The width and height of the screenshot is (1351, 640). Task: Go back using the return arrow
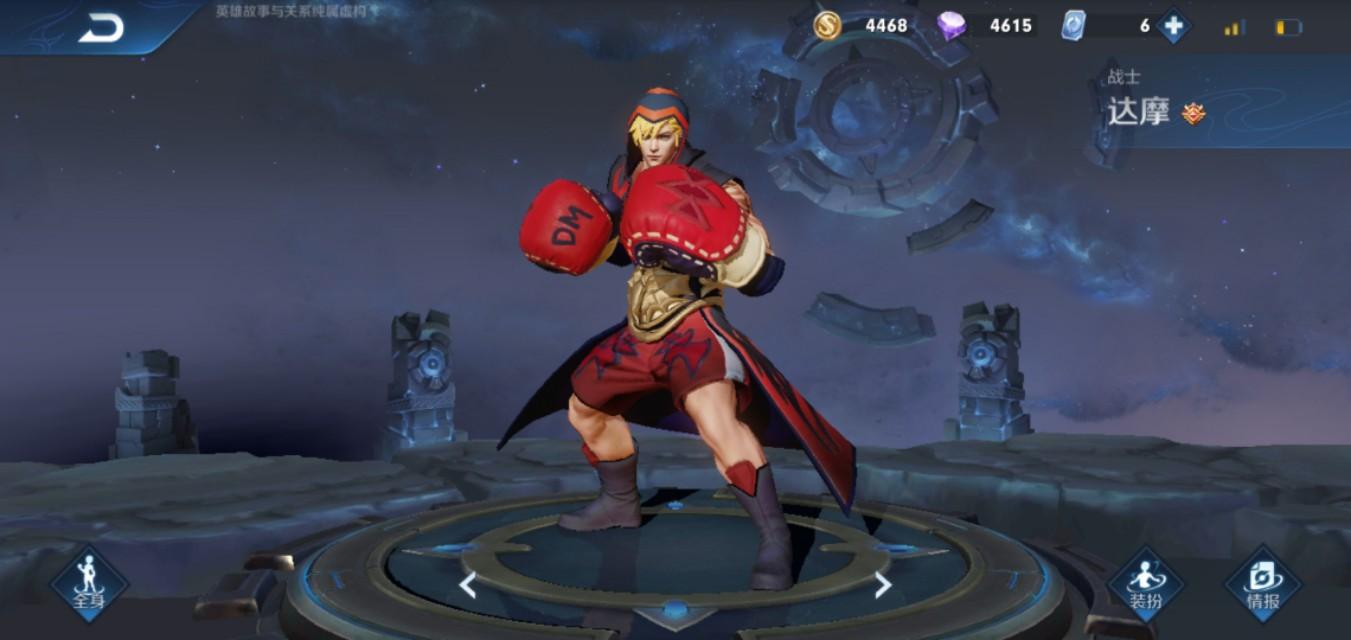tap(101, 28)
